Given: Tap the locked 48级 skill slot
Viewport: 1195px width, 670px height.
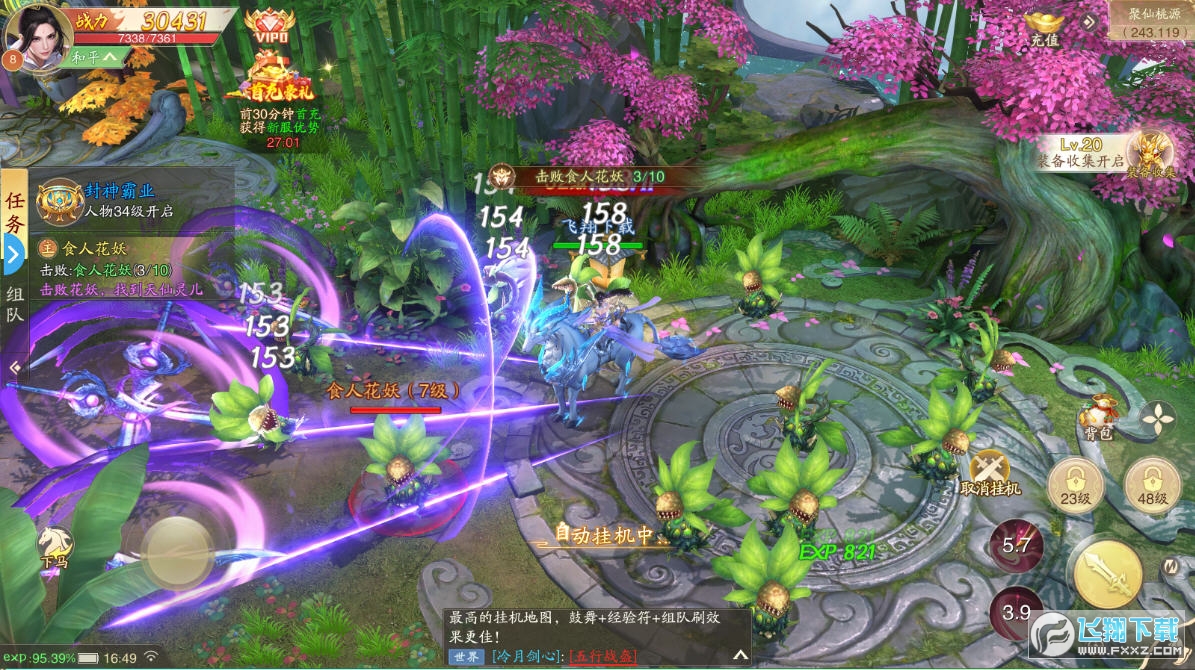Looking at the screenshot, I should (1151, 487).
